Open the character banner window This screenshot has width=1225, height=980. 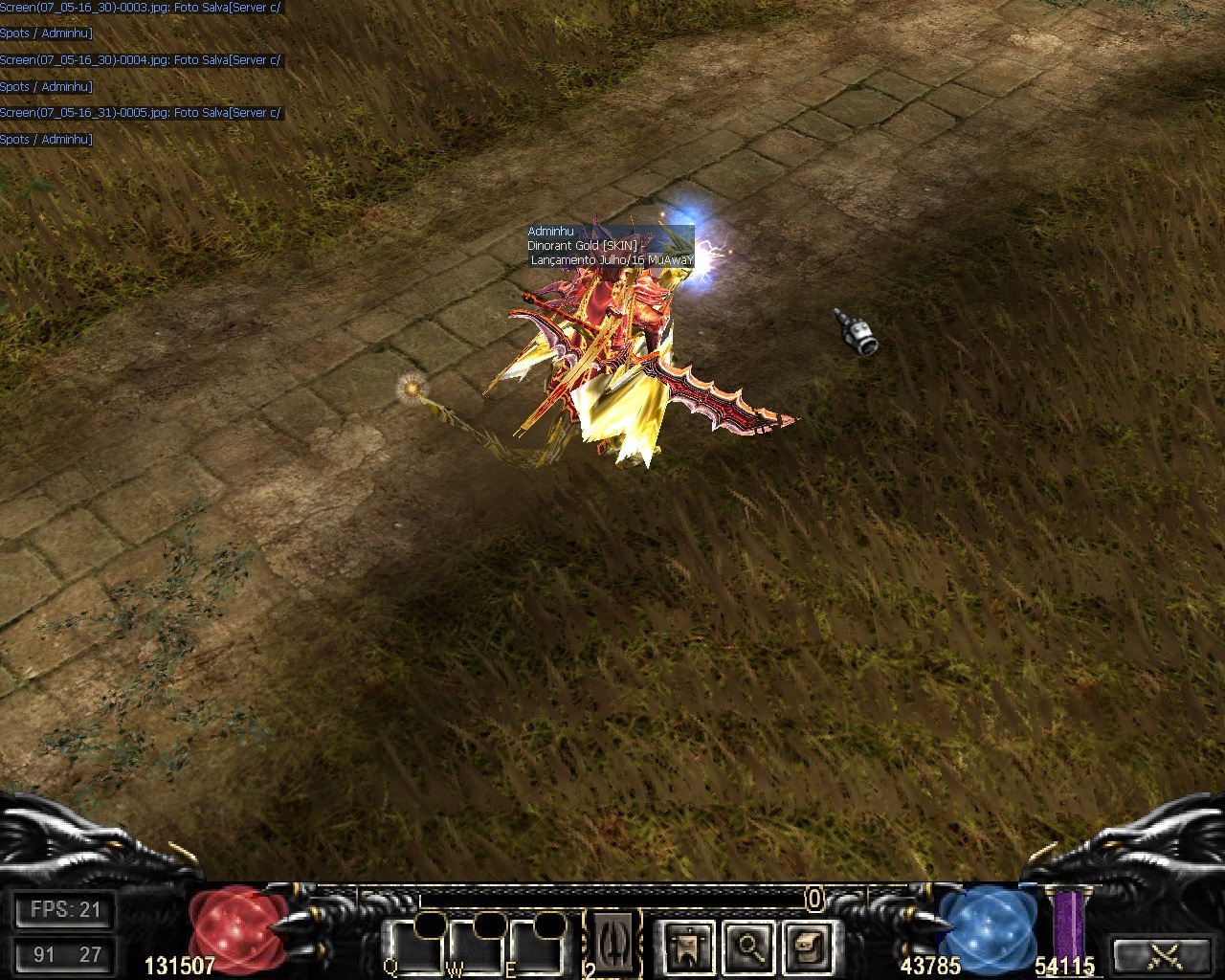pos(685,947)
